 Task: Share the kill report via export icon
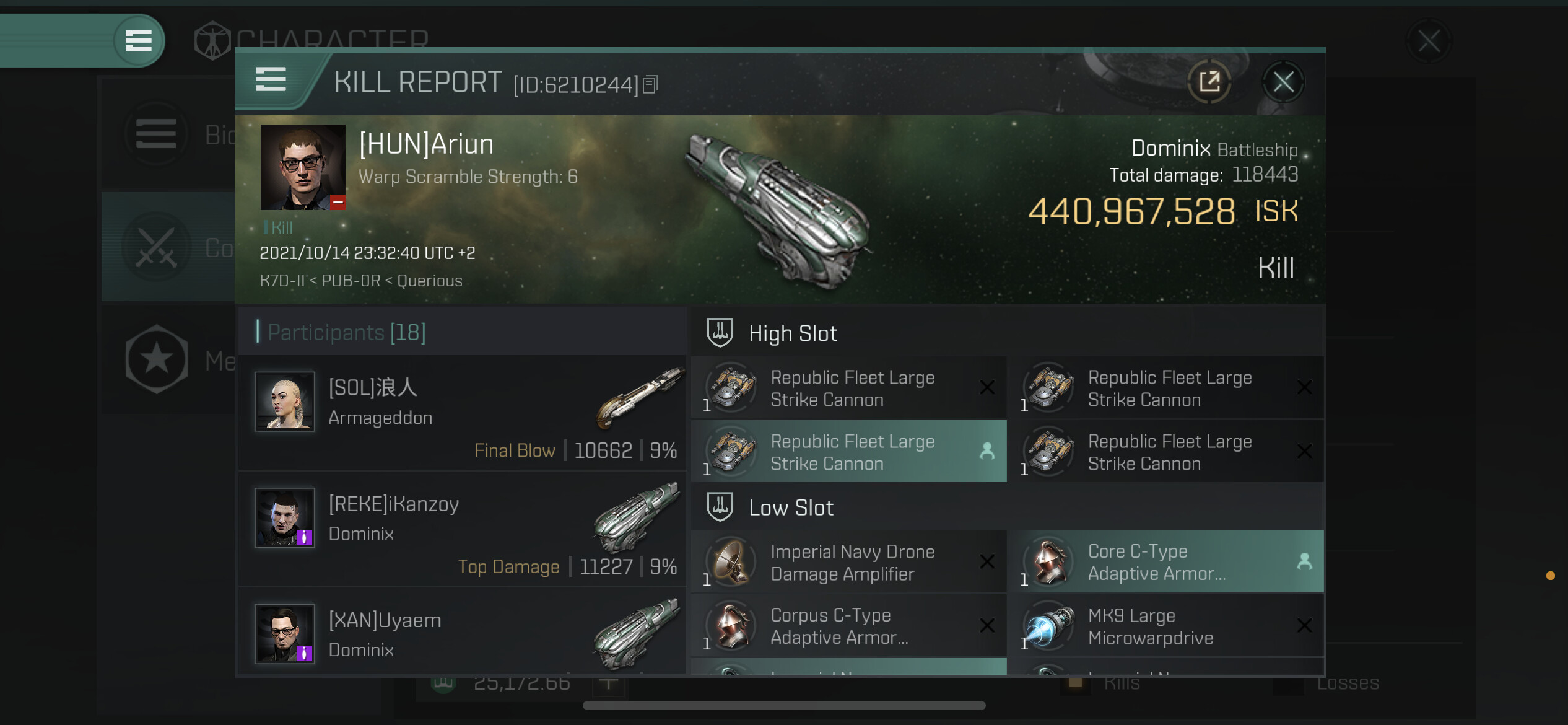(x=1209, y=82)
